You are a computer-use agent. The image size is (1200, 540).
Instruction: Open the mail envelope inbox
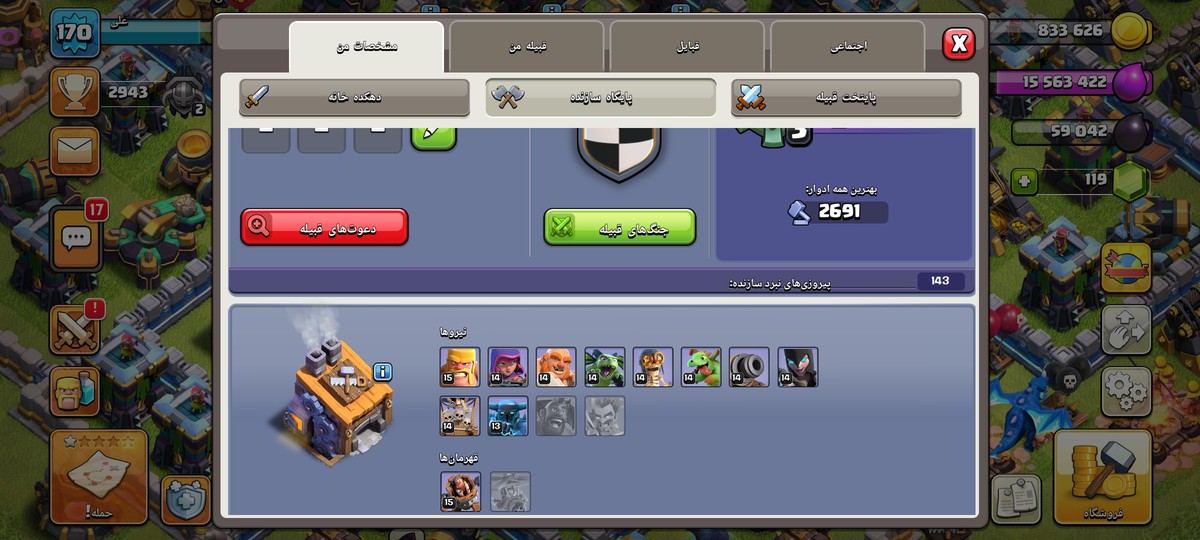click(x=75, y=151)
